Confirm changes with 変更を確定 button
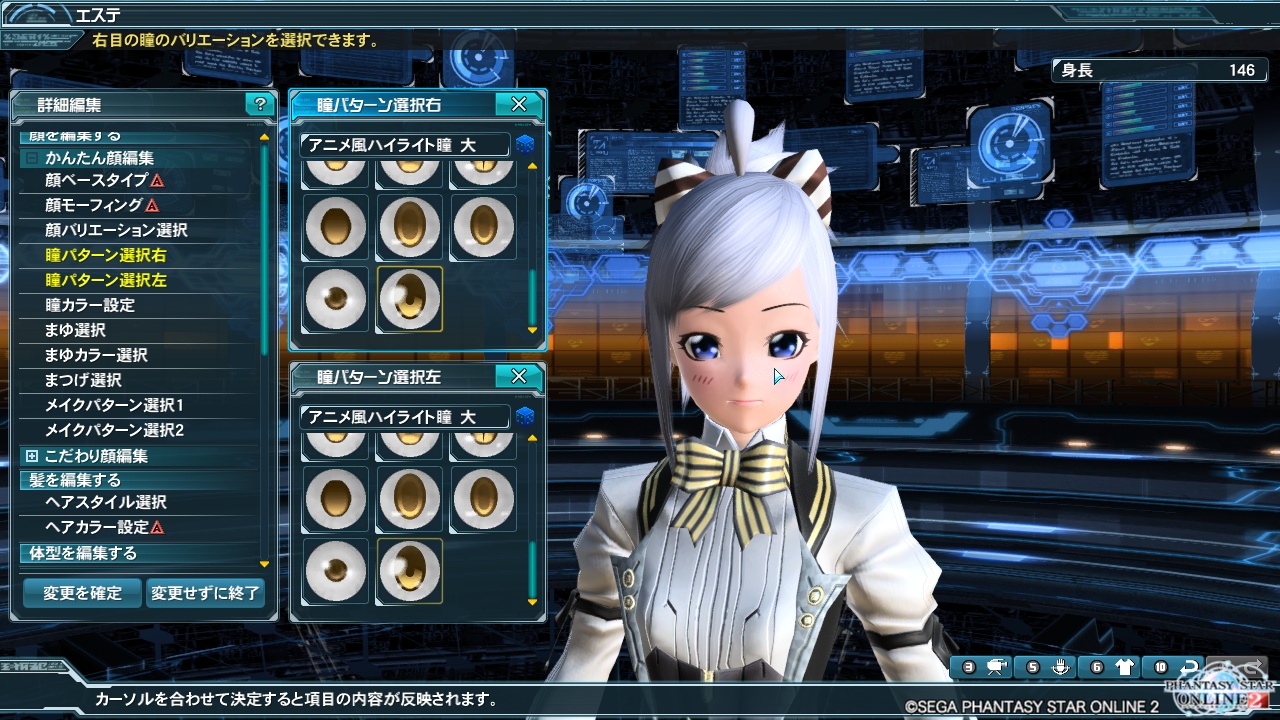The width and height of the screenshot is (1280, 720). (82, 593)
